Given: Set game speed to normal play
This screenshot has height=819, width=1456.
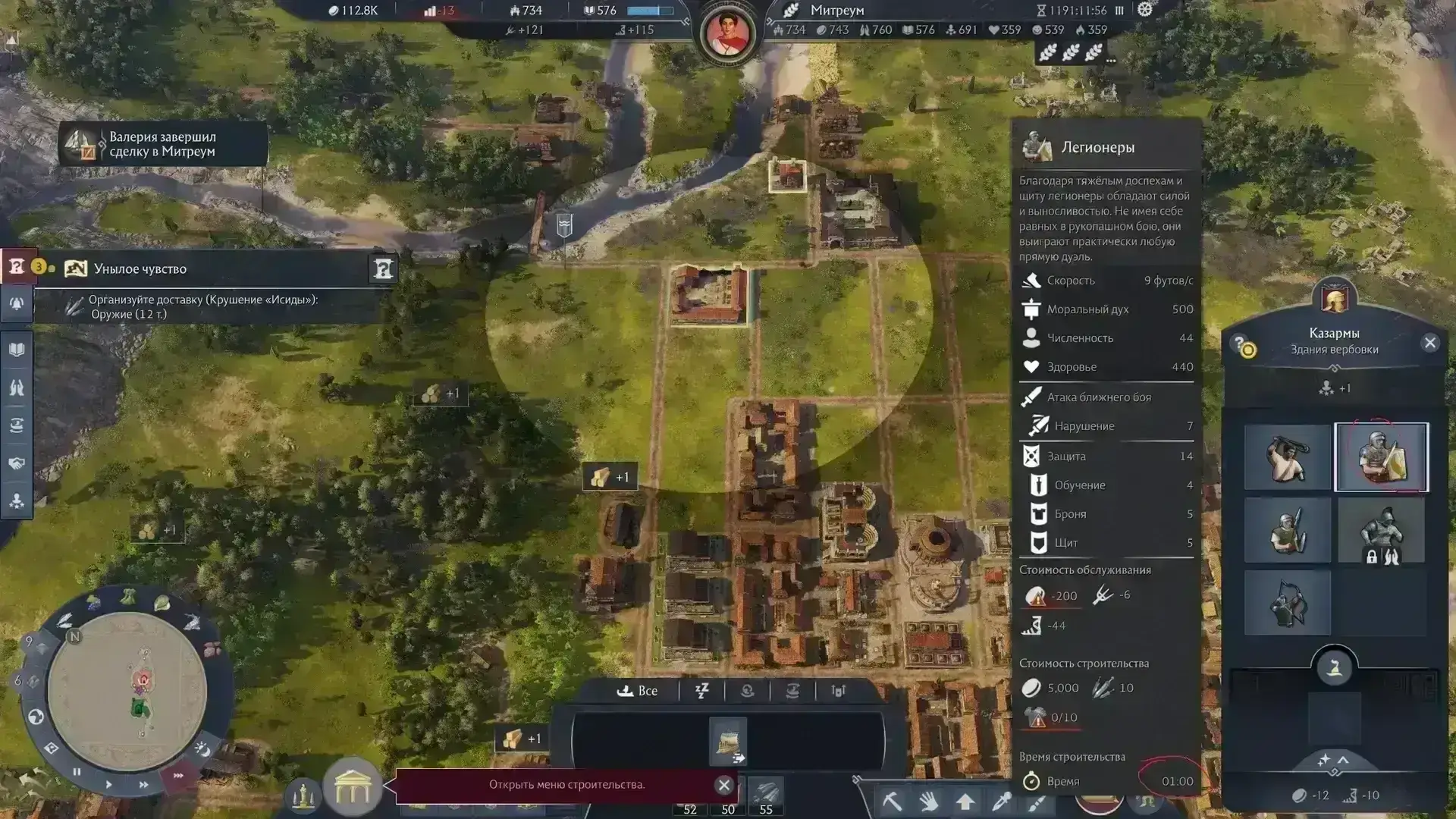Looking at the screenshot, I should pyautogui.click(x=108, y=784).
